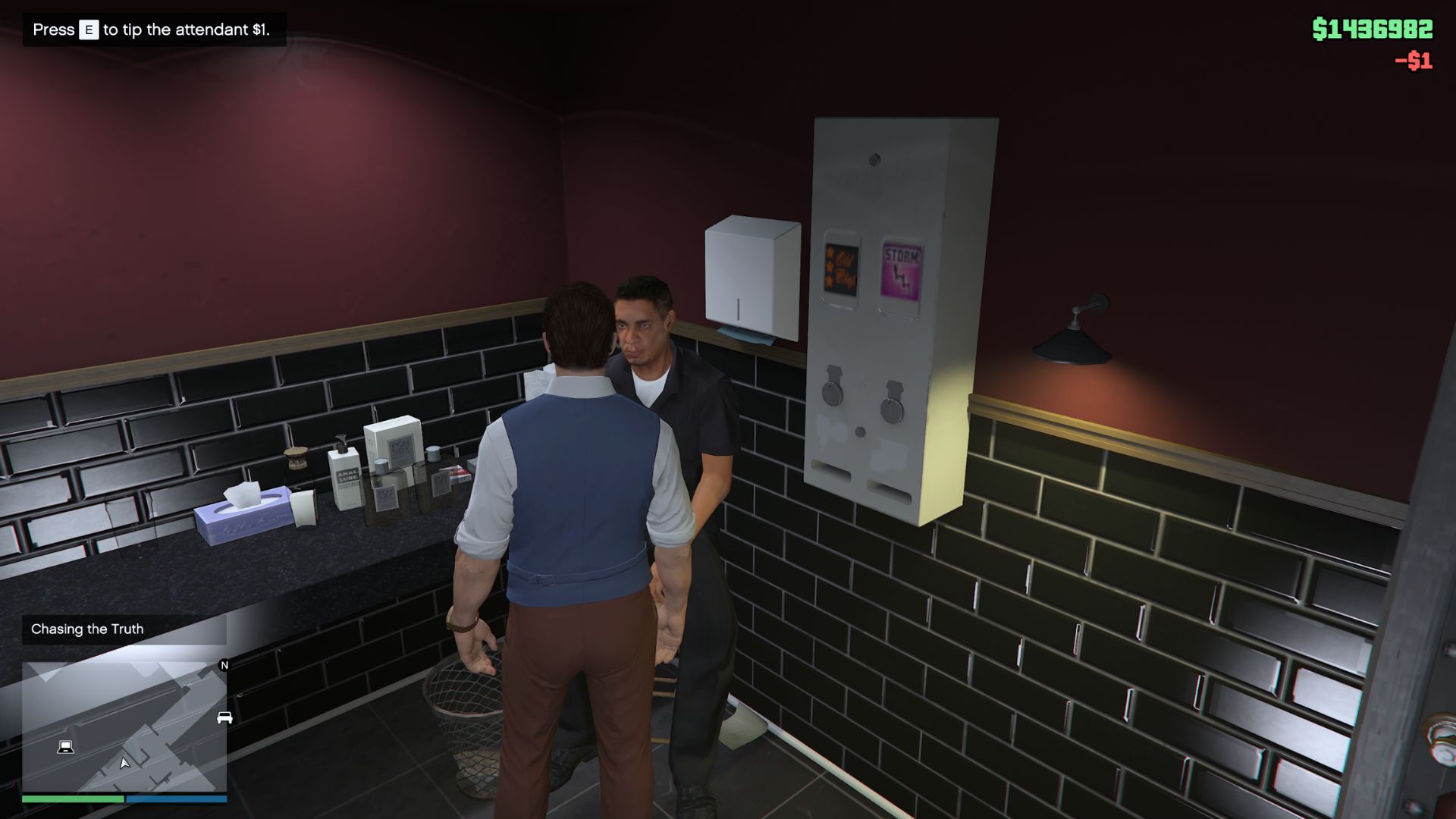Click the green health bar under the minimap

72,800
